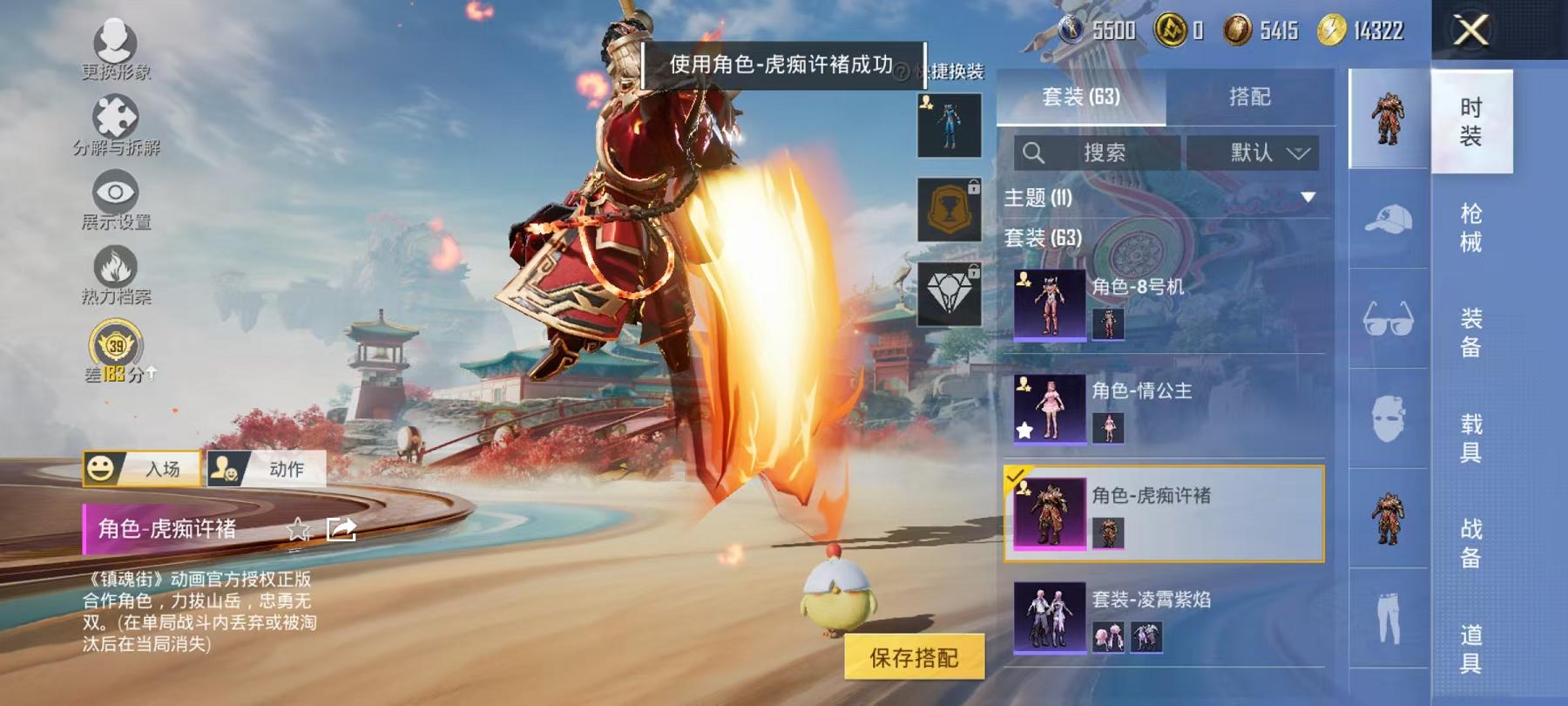Toggle the favorite star next to 角色-虎痴许褚
This screenshot has width=1568, height=706.
(x=300, y=529)
